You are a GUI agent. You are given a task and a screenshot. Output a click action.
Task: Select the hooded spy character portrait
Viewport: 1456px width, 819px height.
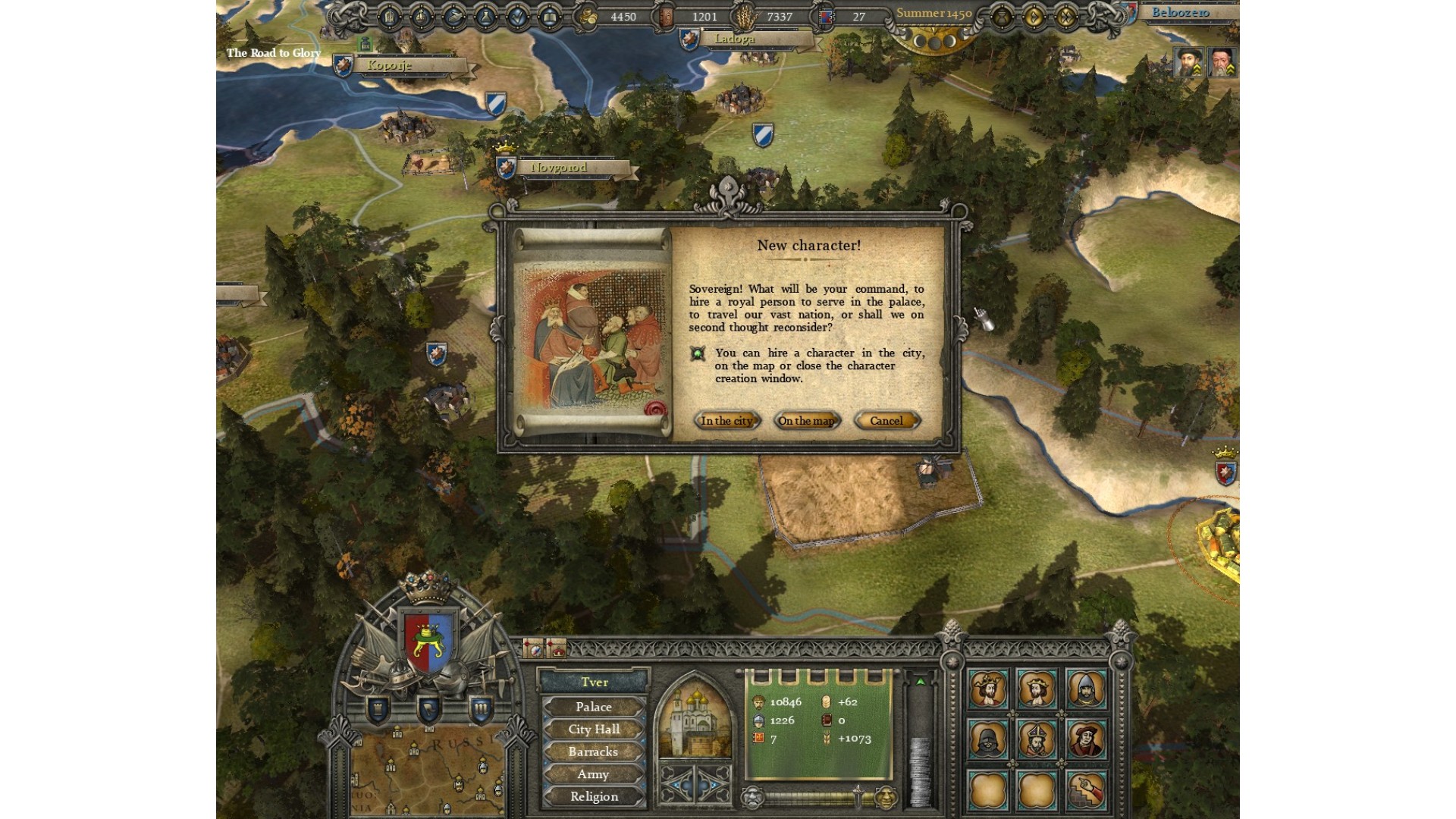(x=987, y=739)
